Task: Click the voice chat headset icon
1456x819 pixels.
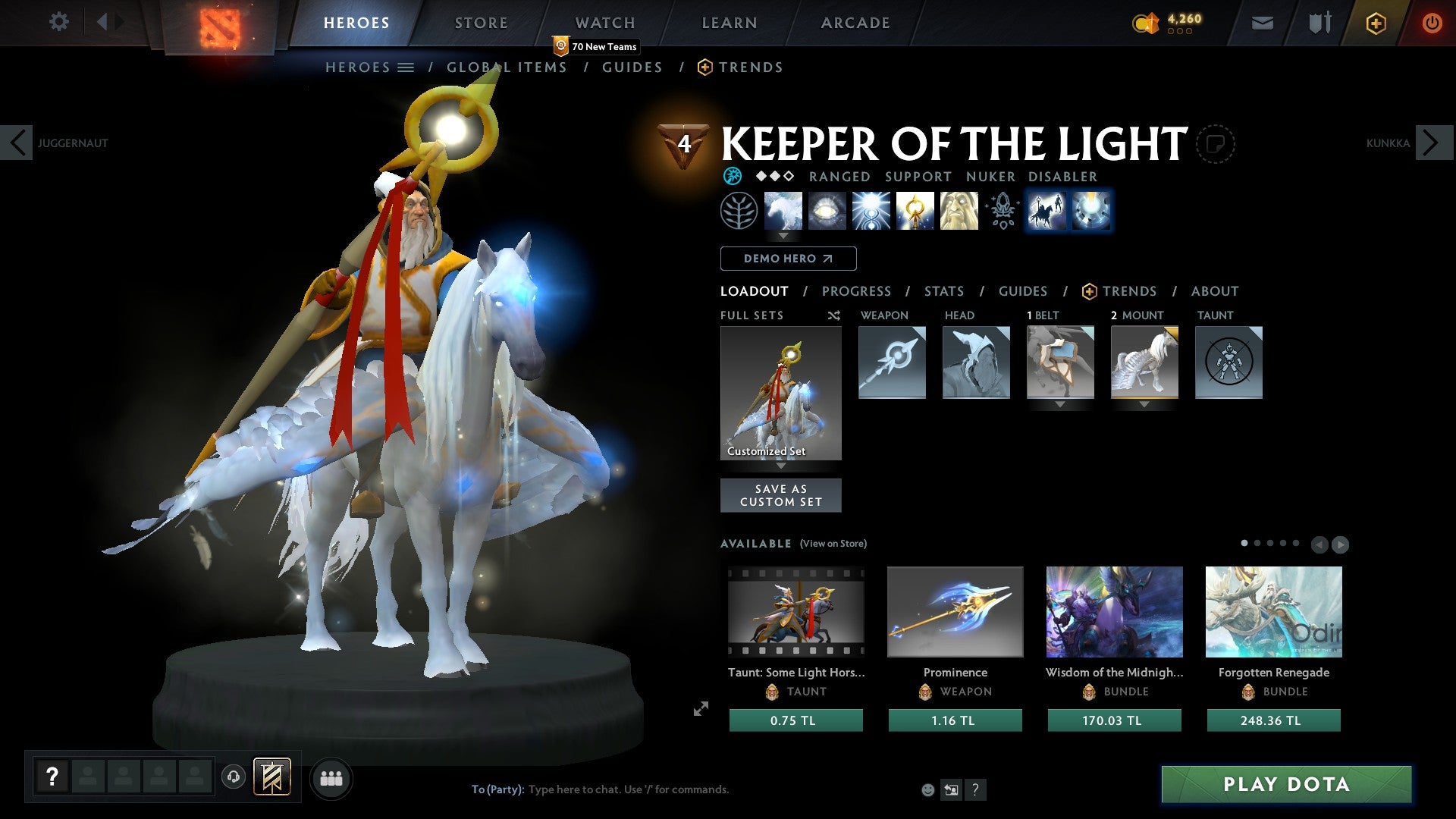Action: tap(233, 777)
